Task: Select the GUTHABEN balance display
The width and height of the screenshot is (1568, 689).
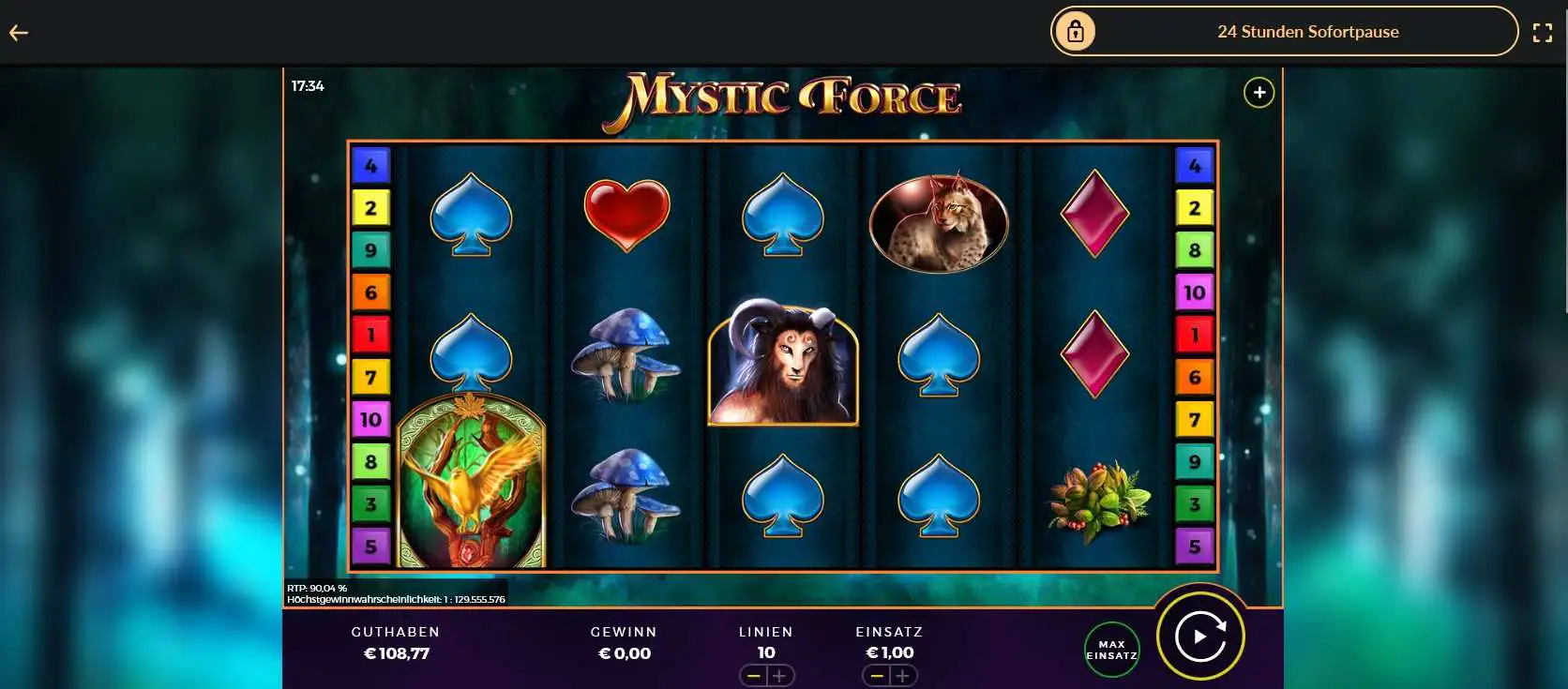Action: [x=396, y=643]
